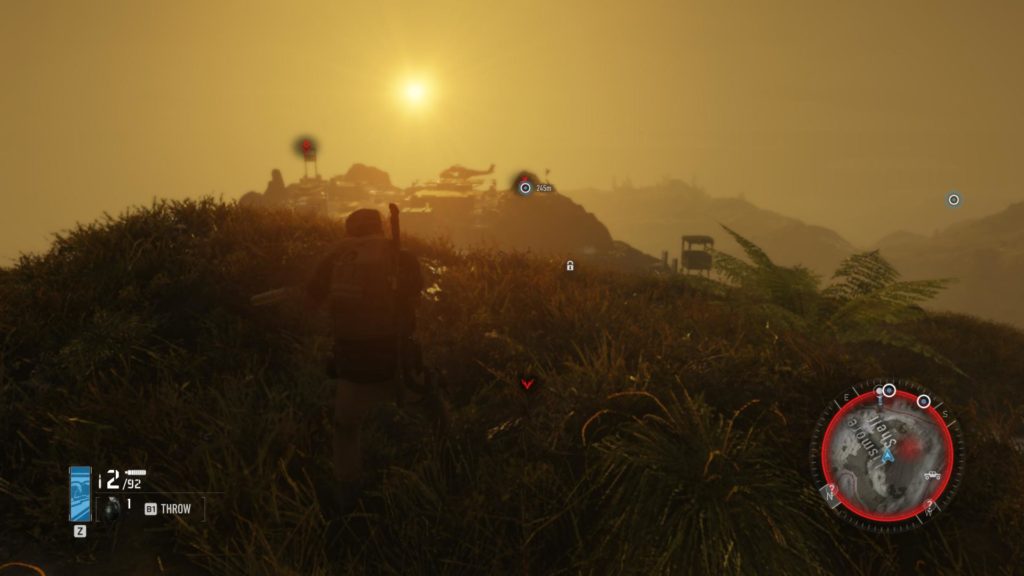Select the red enemy marker above the tower

(x=307, y=147)
